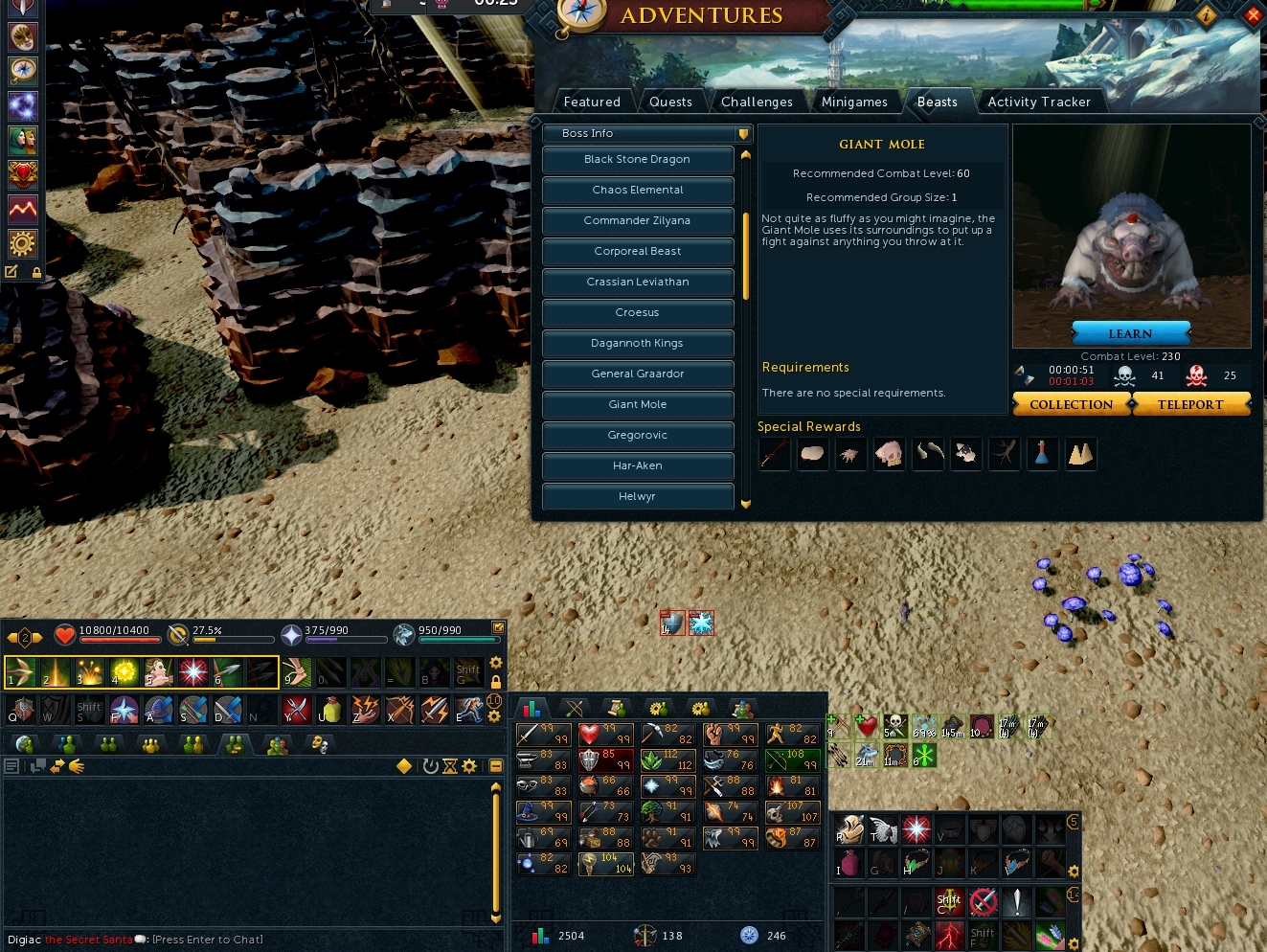Open the Magic abilities sparkle icon in the sidebar

coord(21,106)
